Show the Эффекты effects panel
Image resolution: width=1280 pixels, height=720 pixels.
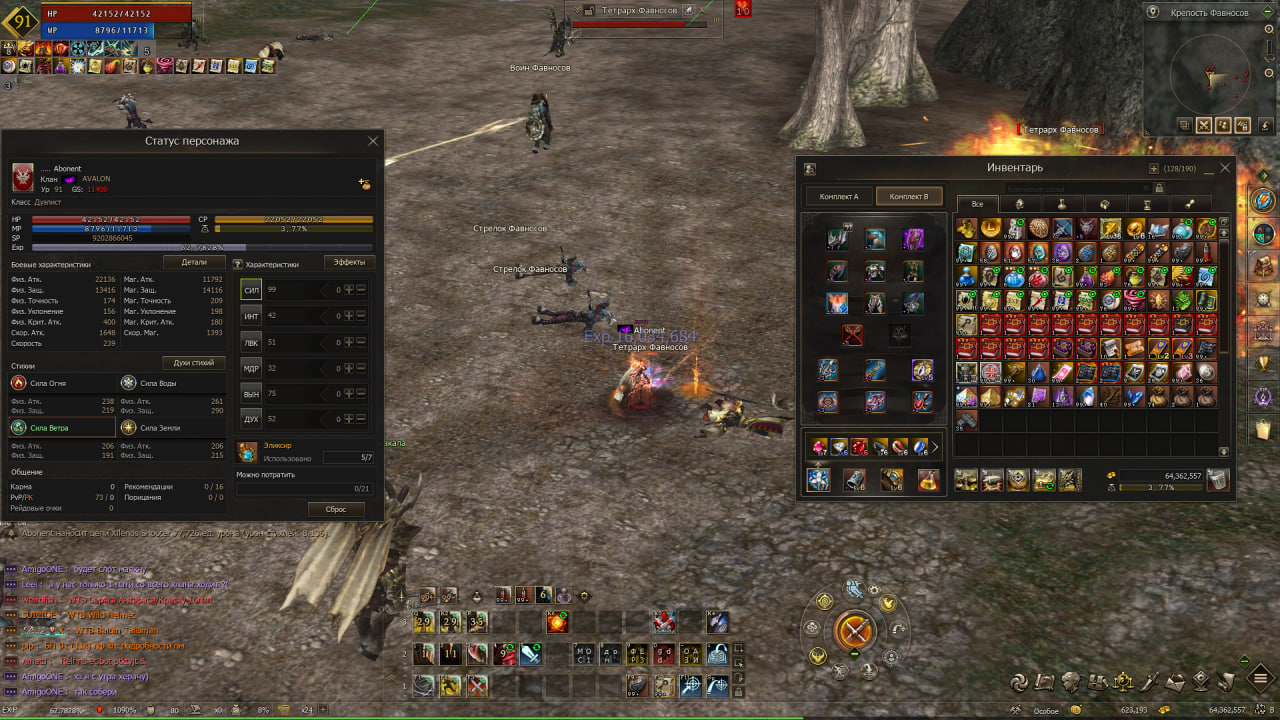[349, 262]
